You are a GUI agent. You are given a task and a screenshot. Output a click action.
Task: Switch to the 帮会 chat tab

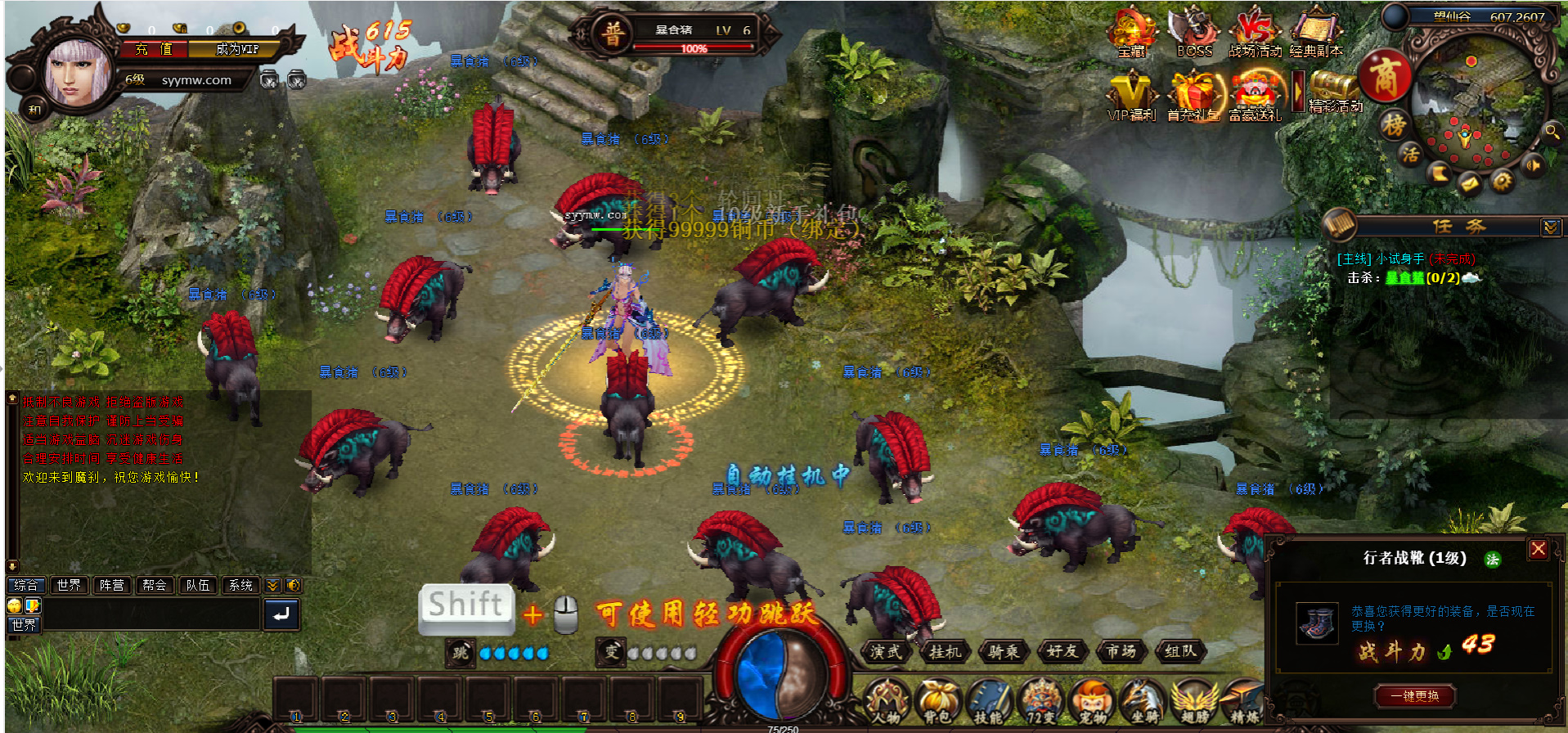click(x=154, y=585)
